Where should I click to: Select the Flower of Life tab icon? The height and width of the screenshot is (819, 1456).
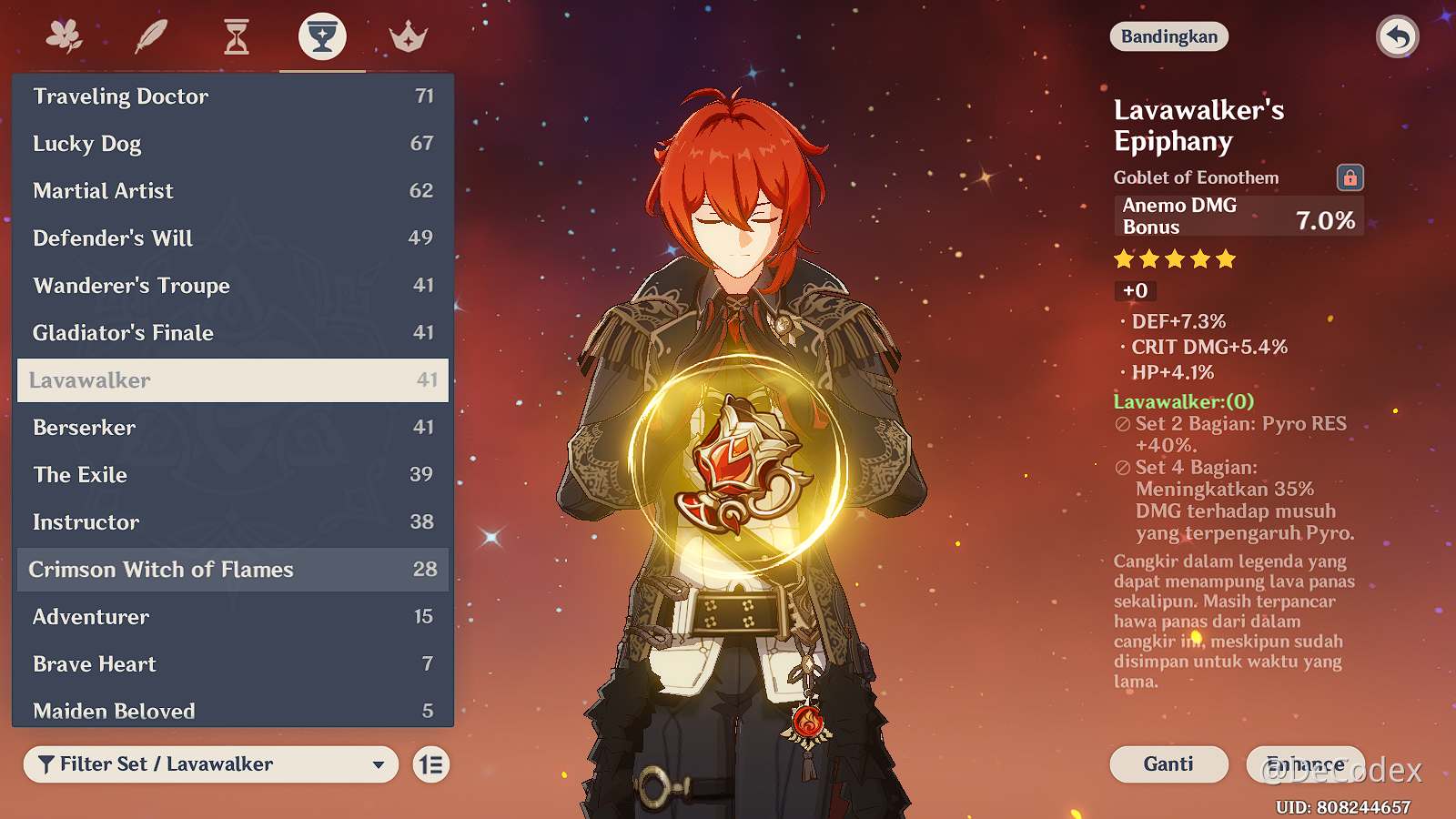point(62,36)
